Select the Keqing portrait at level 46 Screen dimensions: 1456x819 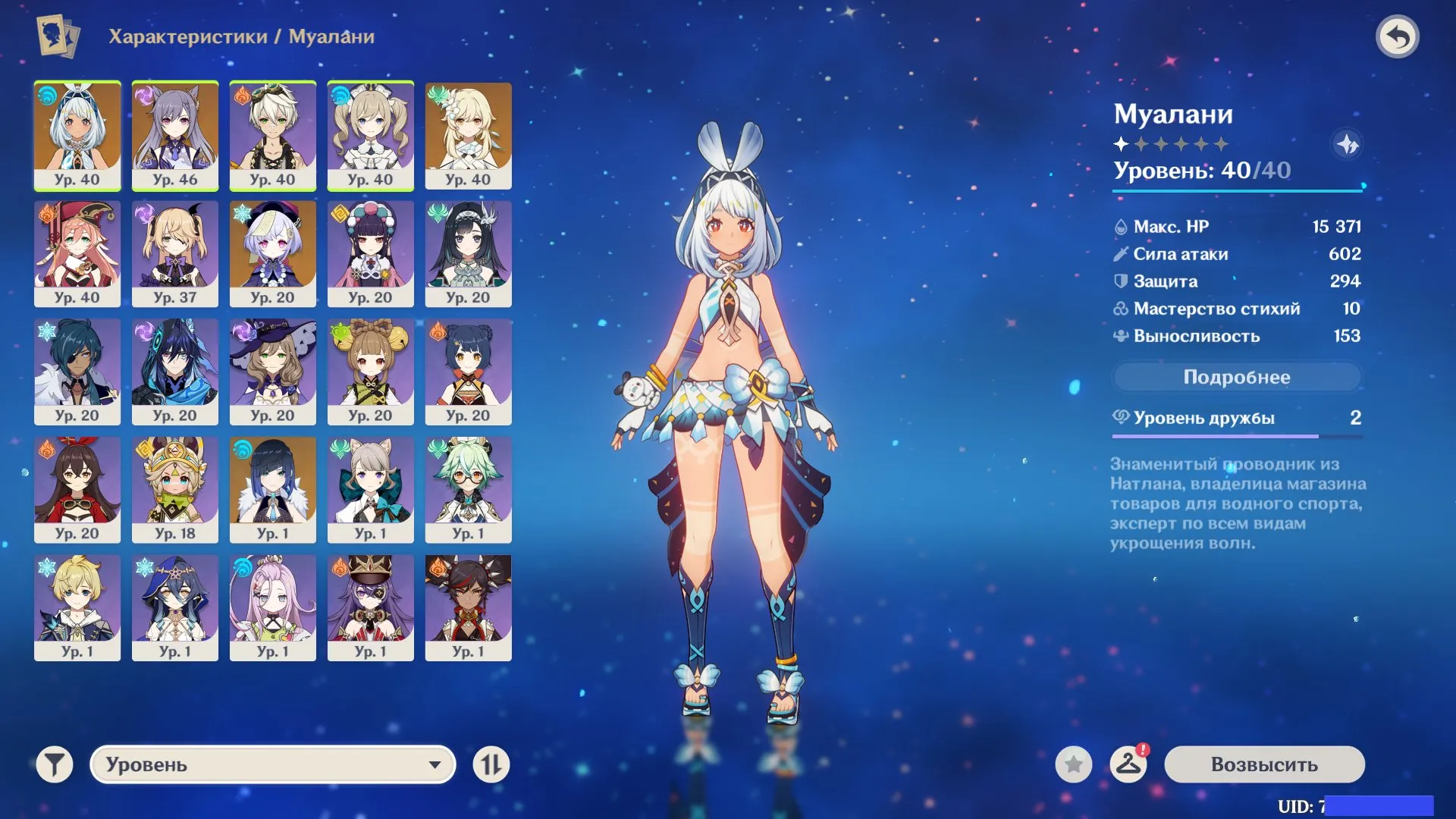click(x=175, y=135)
